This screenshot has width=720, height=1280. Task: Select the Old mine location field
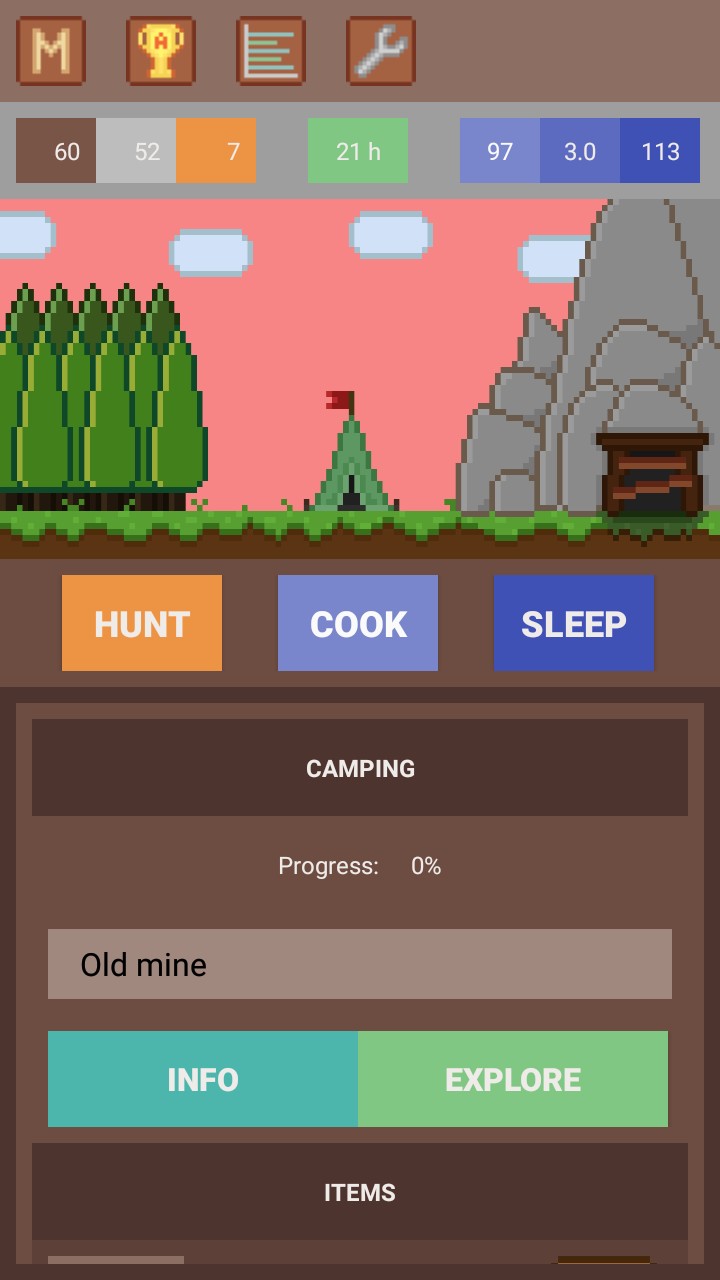pyautogui.click(x=360, y=964)
